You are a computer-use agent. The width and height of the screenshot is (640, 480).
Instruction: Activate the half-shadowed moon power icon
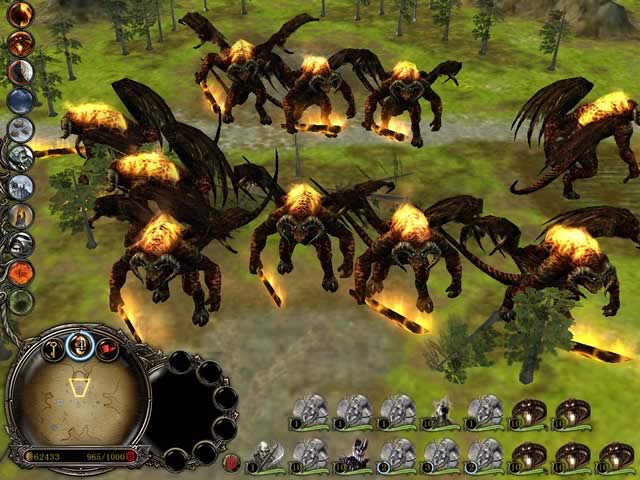(x=21, y=71)
